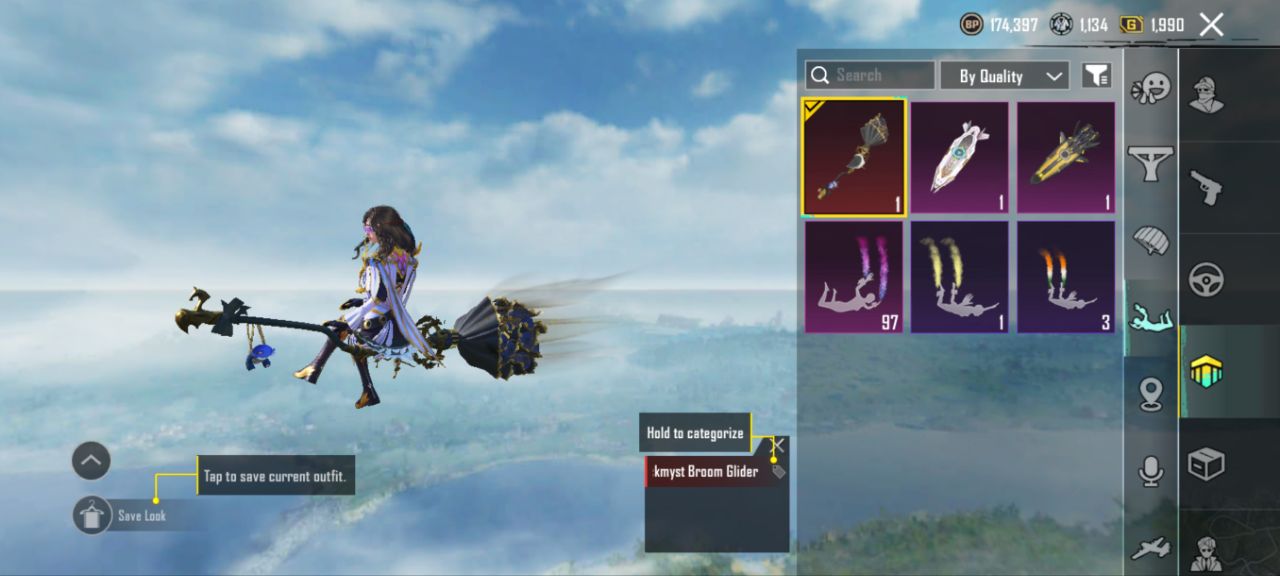Select the white airship glider slot
Screen dimensions: 1280x576
(x=959, y=157)
